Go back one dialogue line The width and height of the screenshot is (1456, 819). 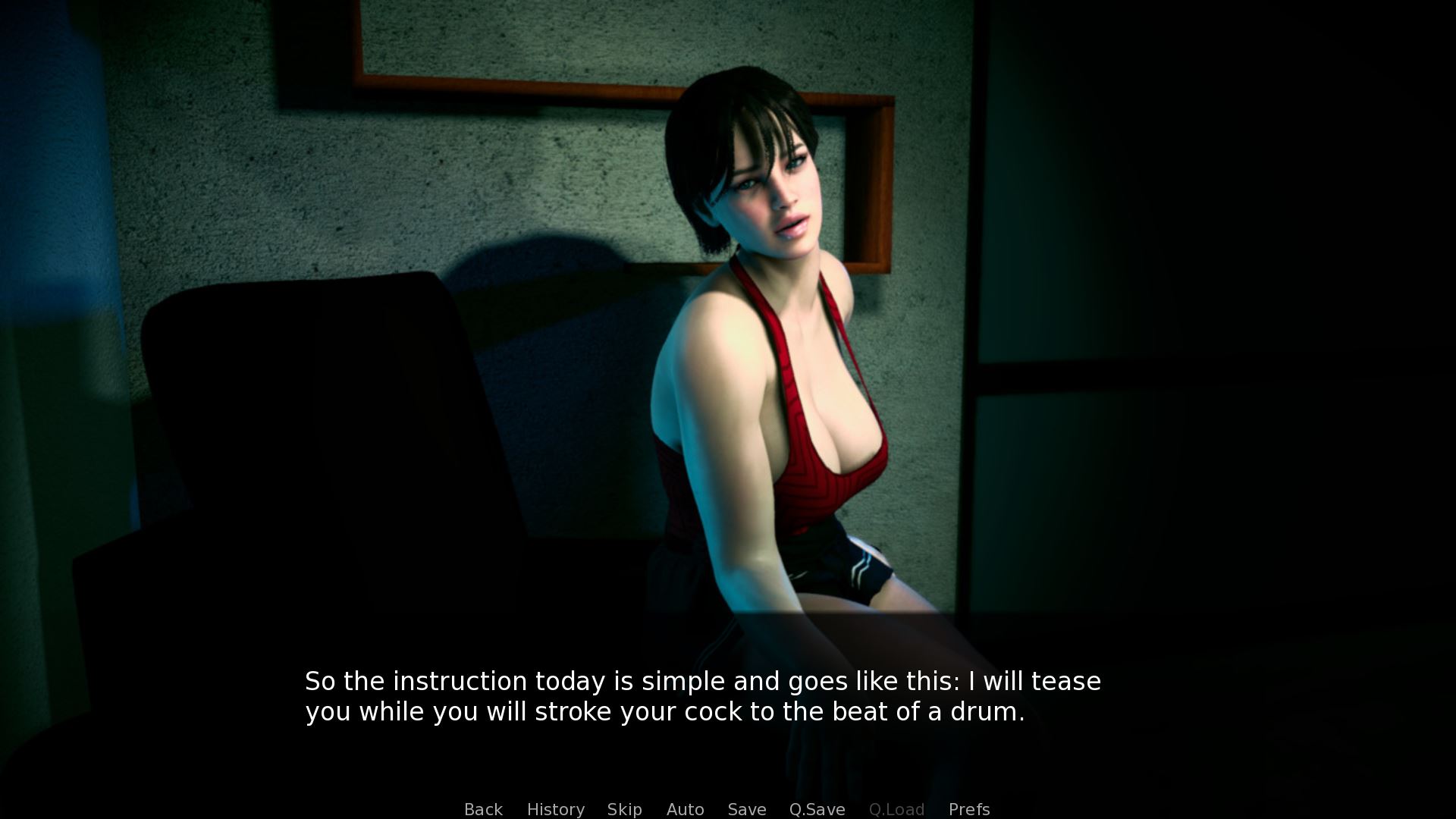coord(483,809)
